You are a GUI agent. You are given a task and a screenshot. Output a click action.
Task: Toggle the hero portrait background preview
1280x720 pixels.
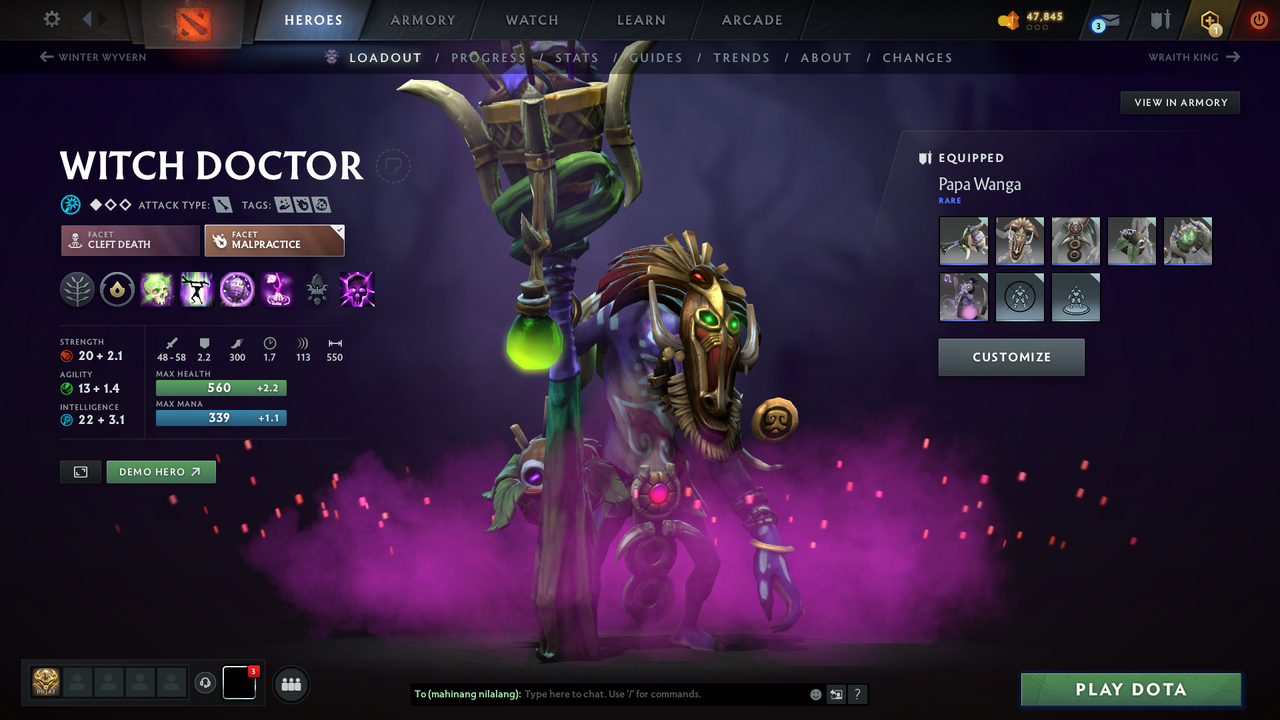pyautogui.click(x=80, y=471)
